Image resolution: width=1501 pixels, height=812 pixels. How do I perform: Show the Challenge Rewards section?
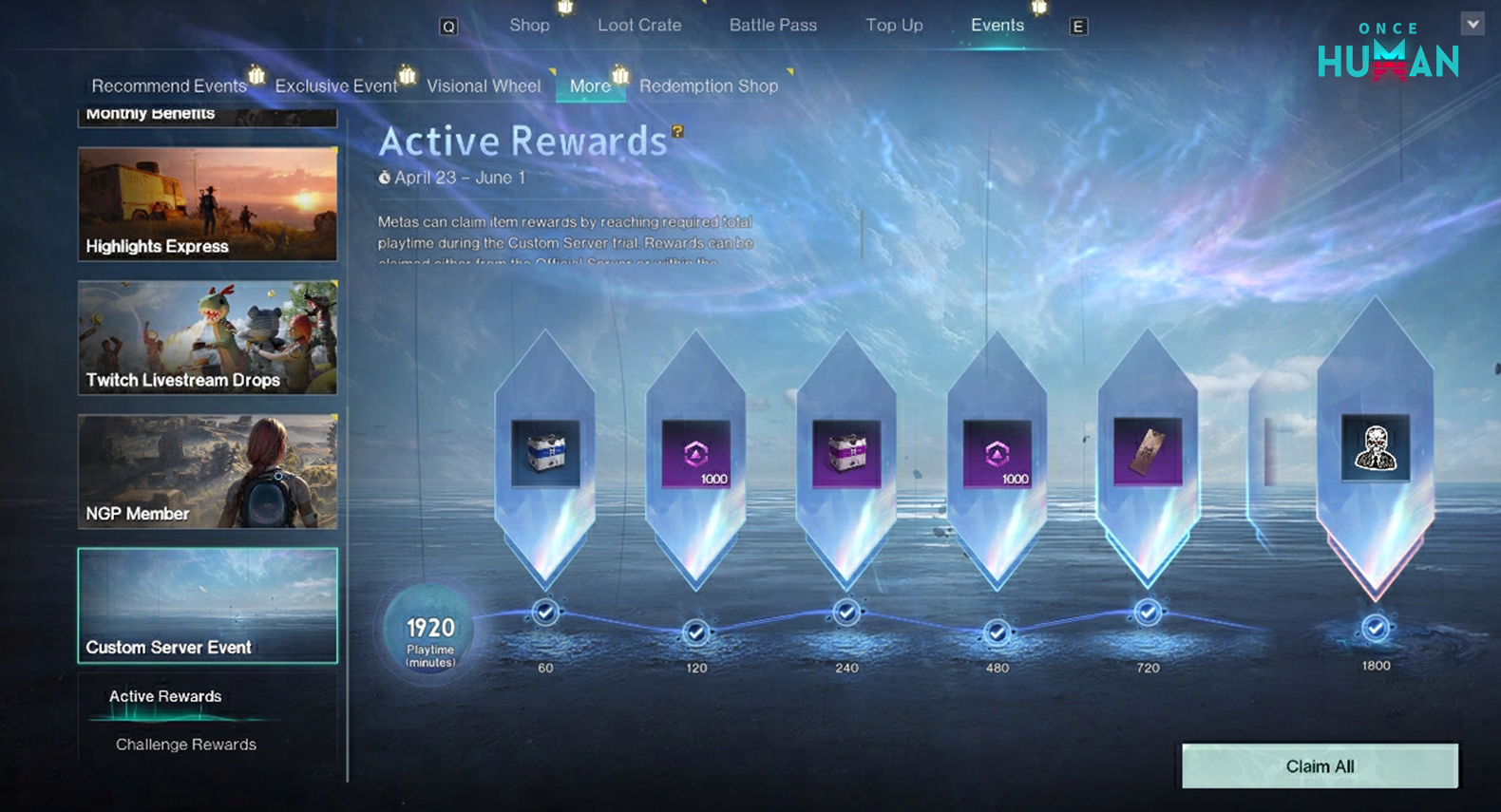point(186,745)
